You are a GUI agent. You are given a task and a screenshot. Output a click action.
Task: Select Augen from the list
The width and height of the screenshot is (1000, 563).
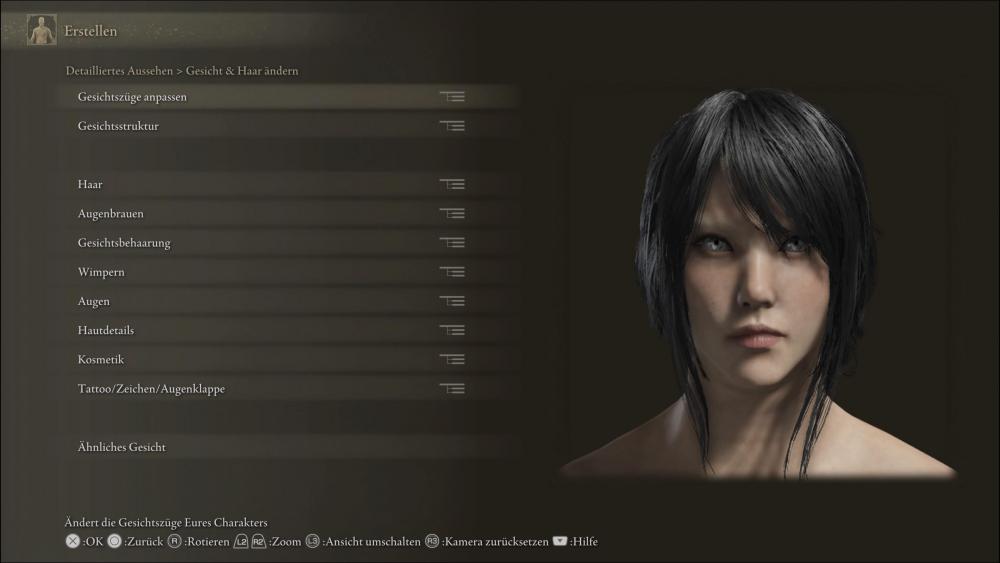[94, 301]
